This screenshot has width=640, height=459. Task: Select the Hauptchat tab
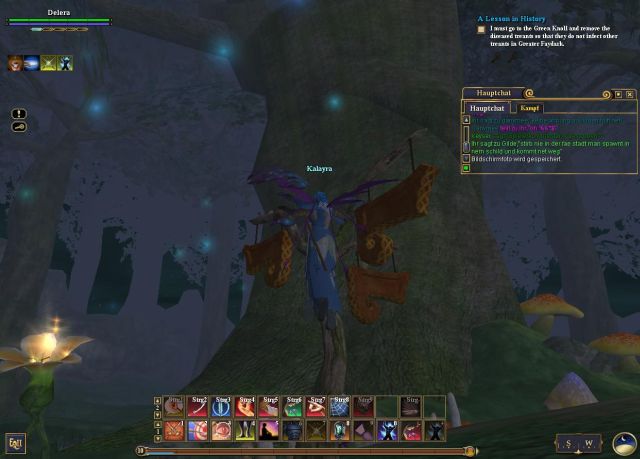click(x=487, y=108)
